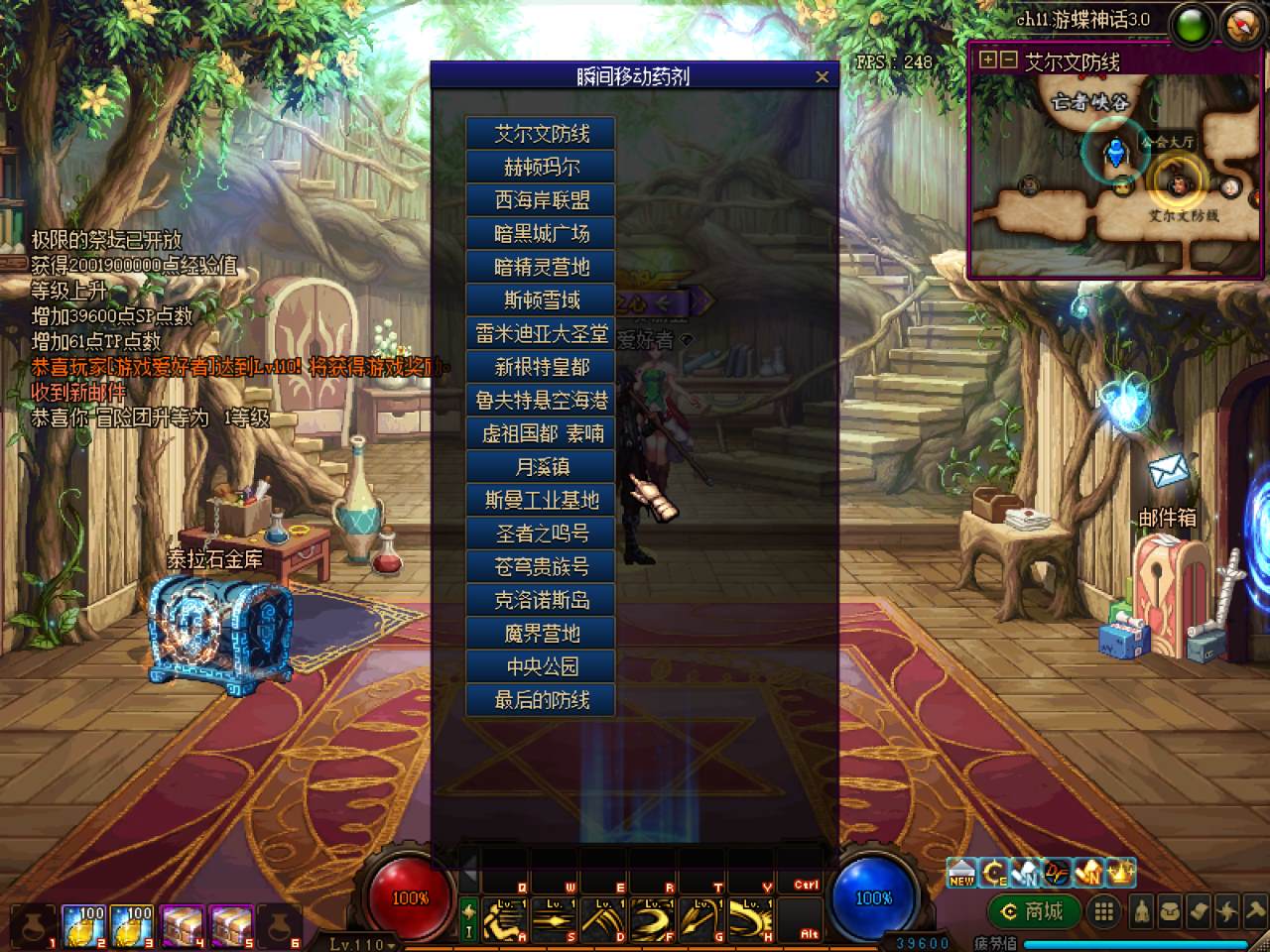This screenshot has height=952, width=1270.
Task: Select 斯顿雪域 destination
Action: 541,300
